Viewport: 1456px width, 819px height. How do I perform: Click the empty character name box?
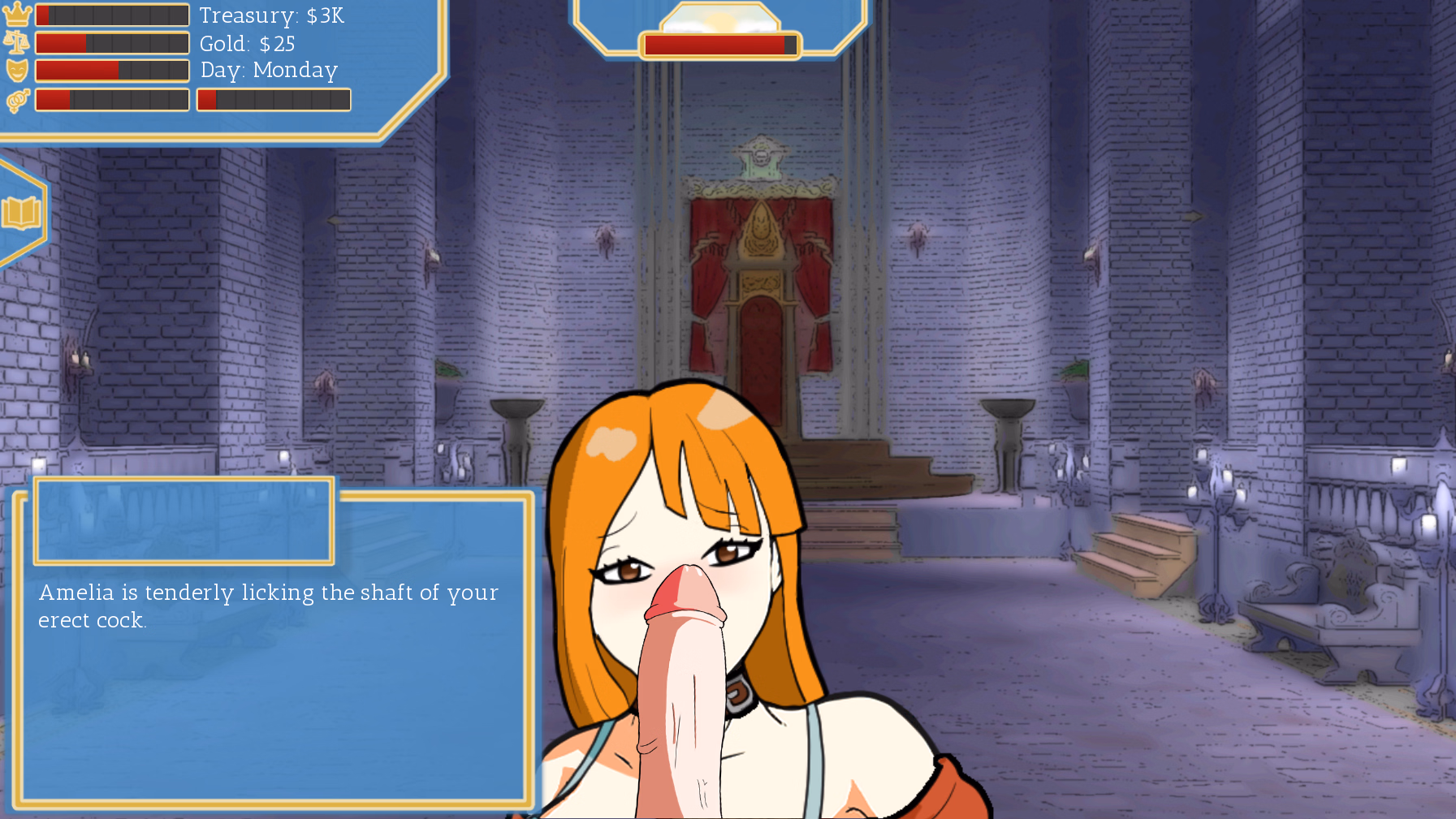(183, 519)
